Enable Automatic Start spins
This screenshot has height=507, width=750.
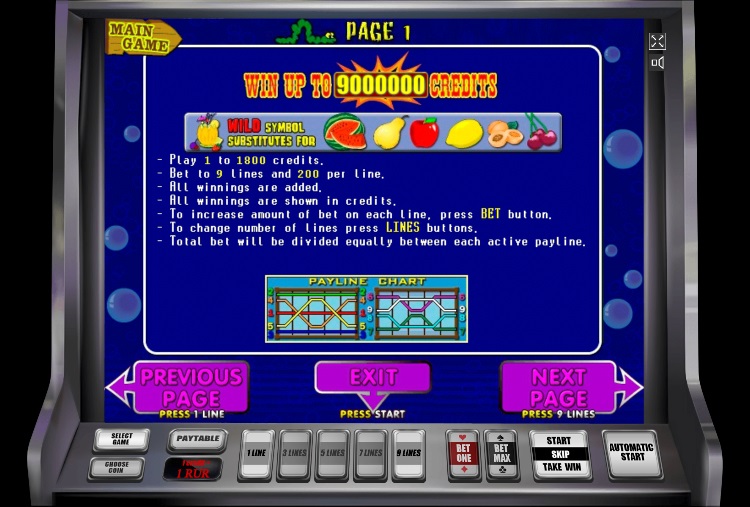[x=631, y=454]
